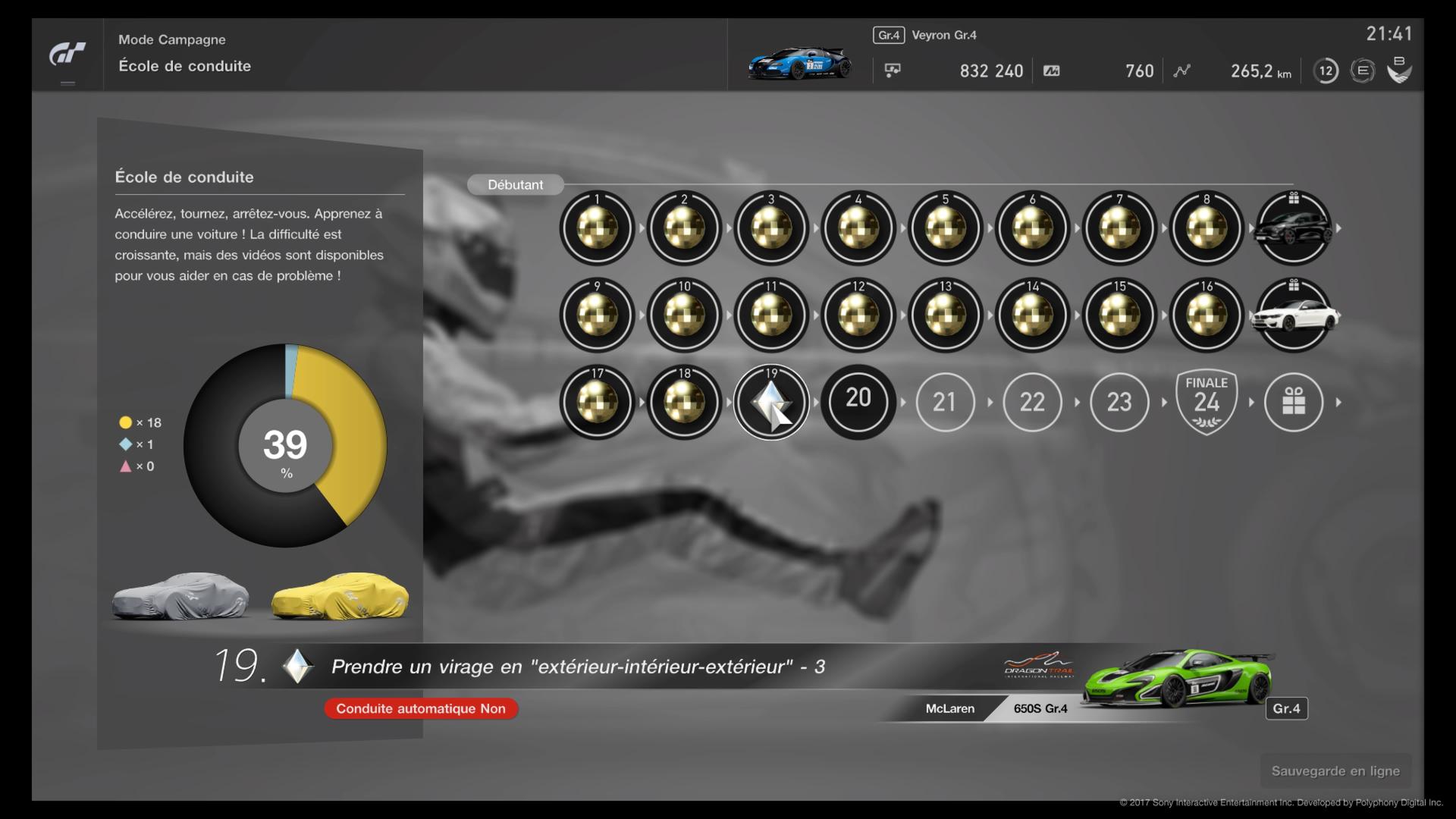1456x819 pixels.
Task: Select driving school lesson 1
Action: pos(597,227)
